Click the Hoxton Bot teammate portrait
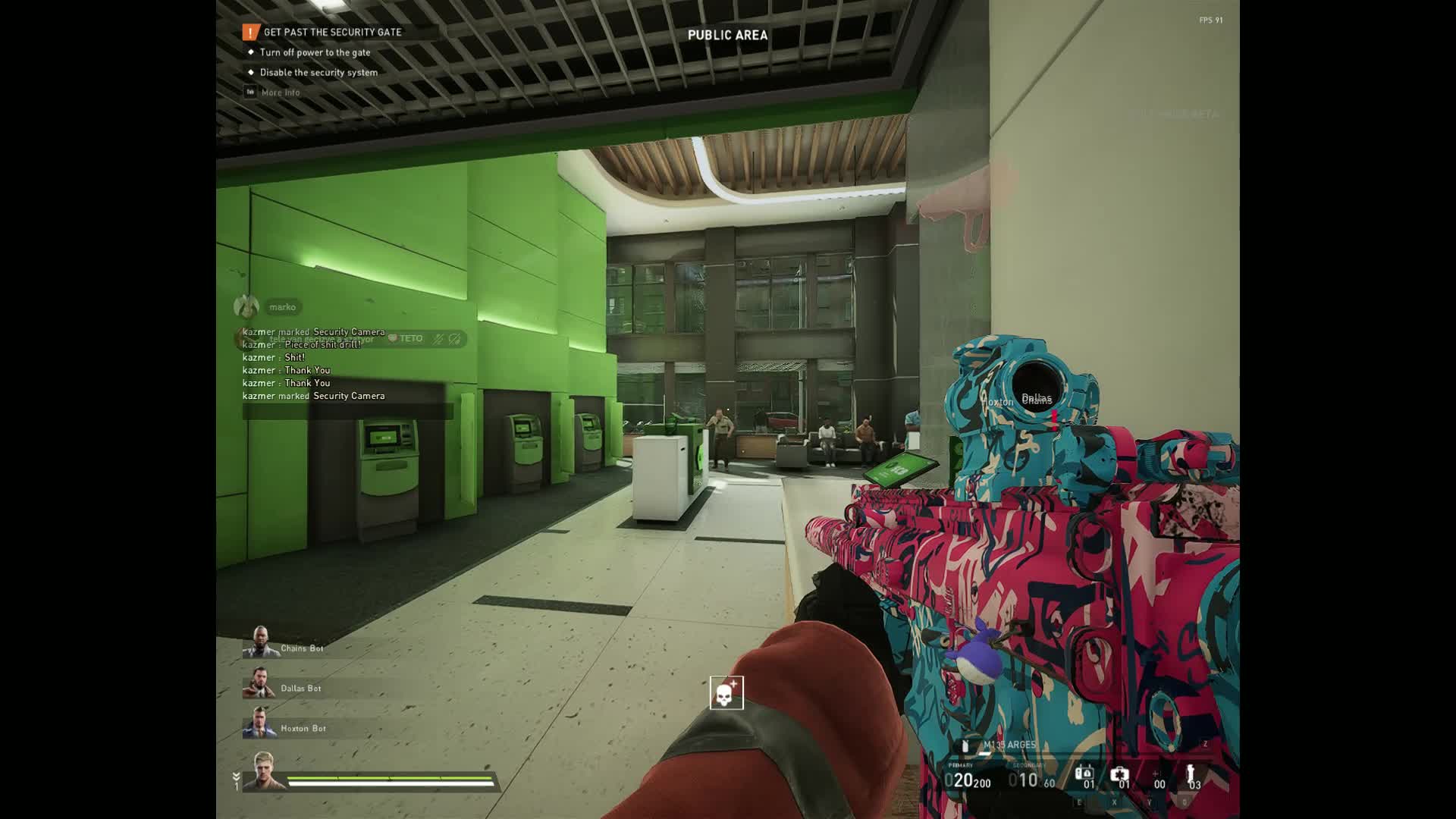 click(x=259, y=723)
